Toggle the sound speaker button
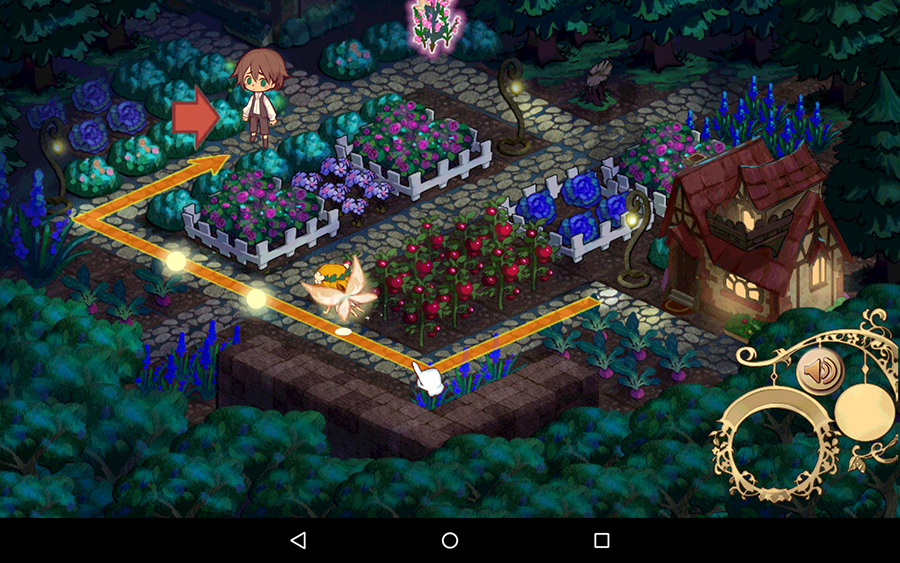The image size is (900, 563). point(821,372)
